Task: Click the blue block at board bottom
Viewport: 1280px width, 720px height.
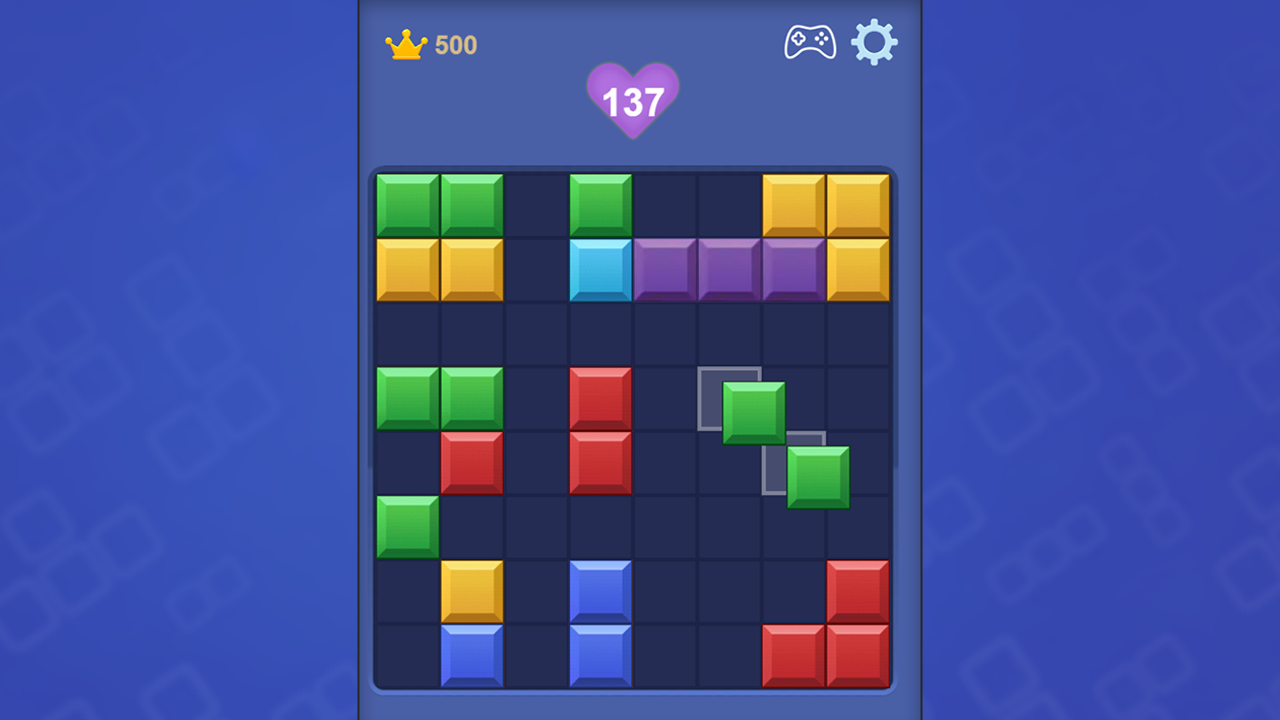Action: tap(471, 655)
